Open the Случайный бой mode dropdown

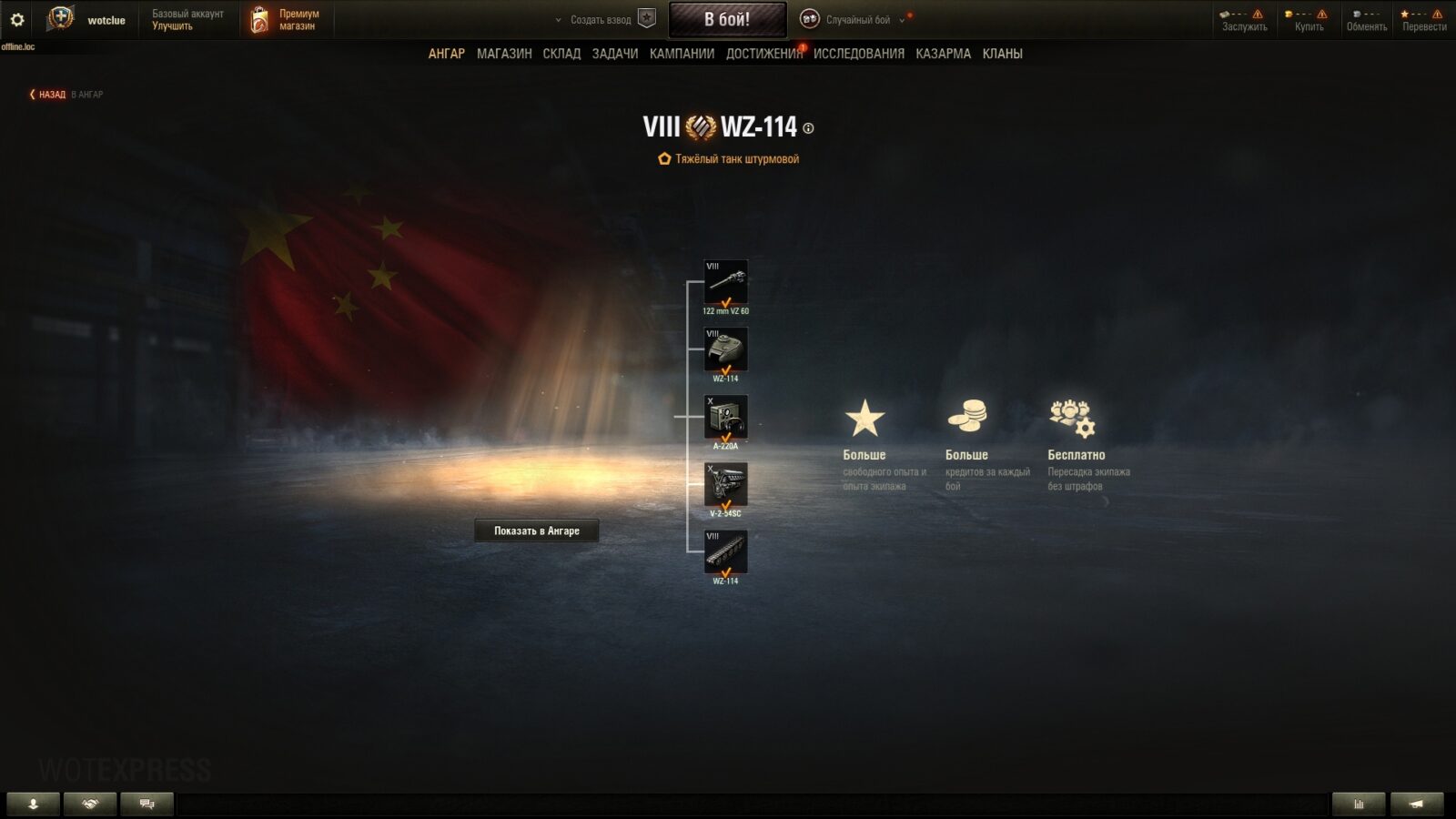click(x=856, y=20)
